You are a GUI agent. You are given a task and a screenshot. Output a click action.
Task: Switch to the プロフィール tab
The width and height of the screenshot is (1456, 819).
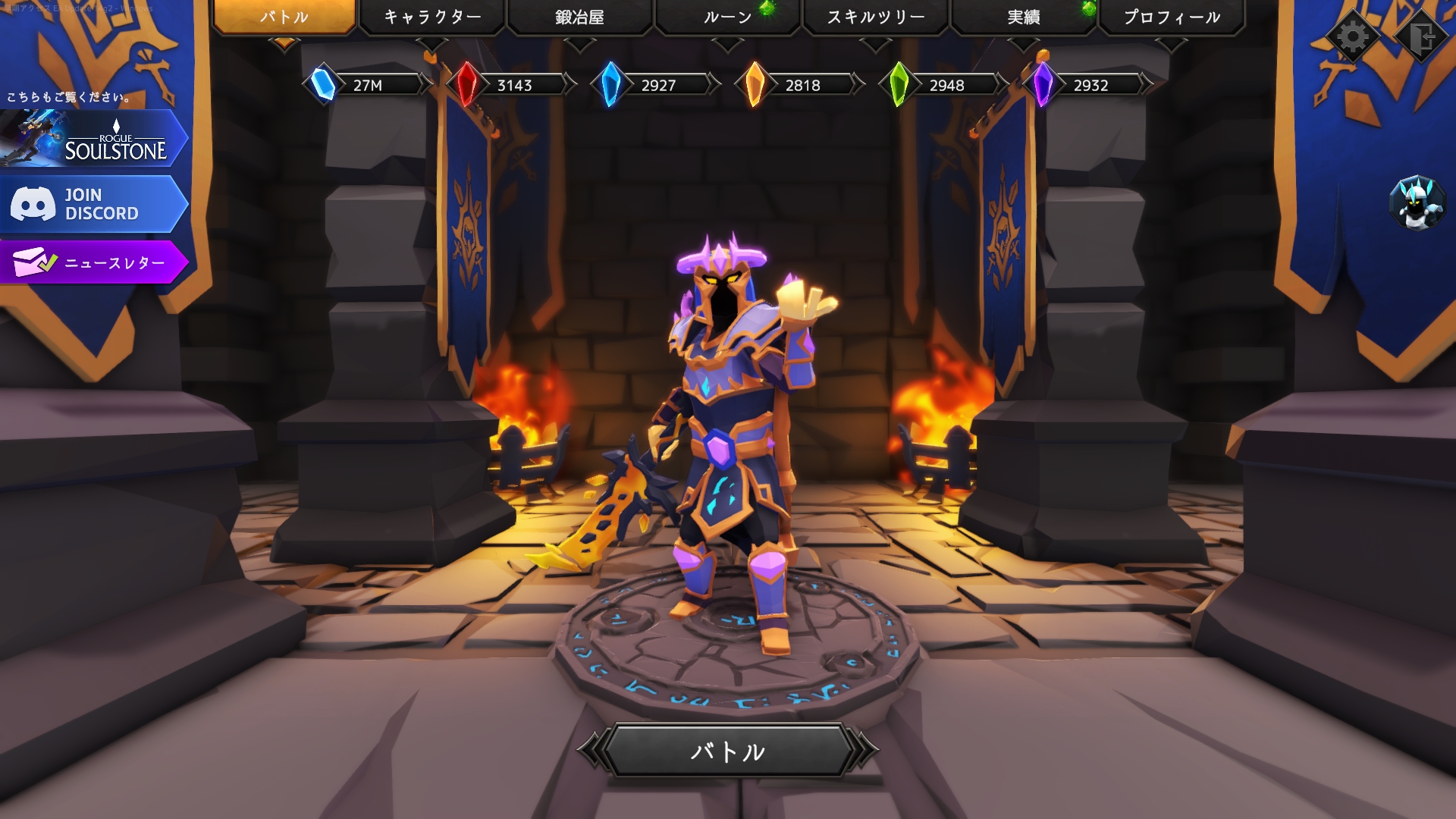1172,17
